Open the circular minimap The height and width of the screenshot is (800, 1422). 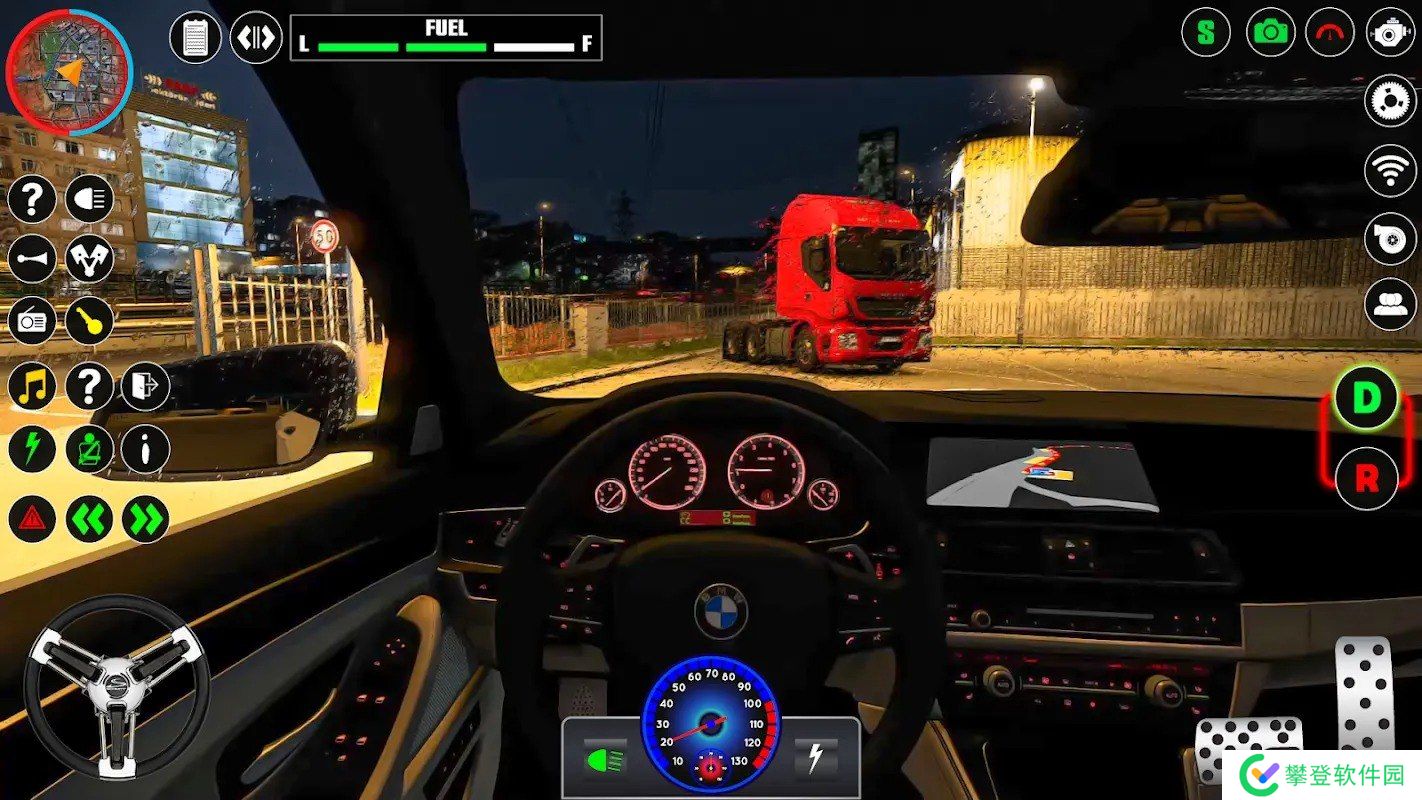[69, 72]
